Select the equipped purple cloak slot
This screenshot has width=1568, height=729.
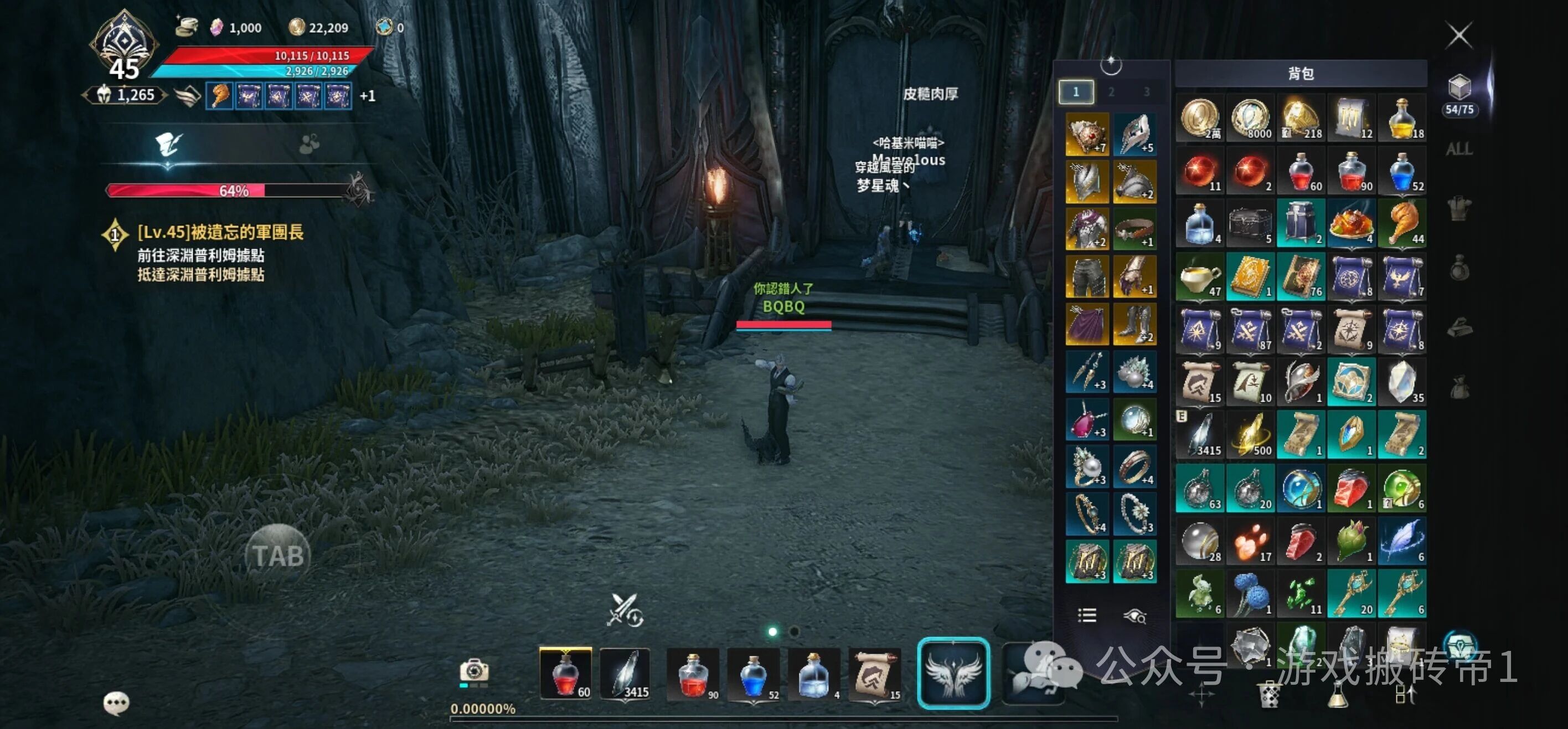coord(1087,325)
